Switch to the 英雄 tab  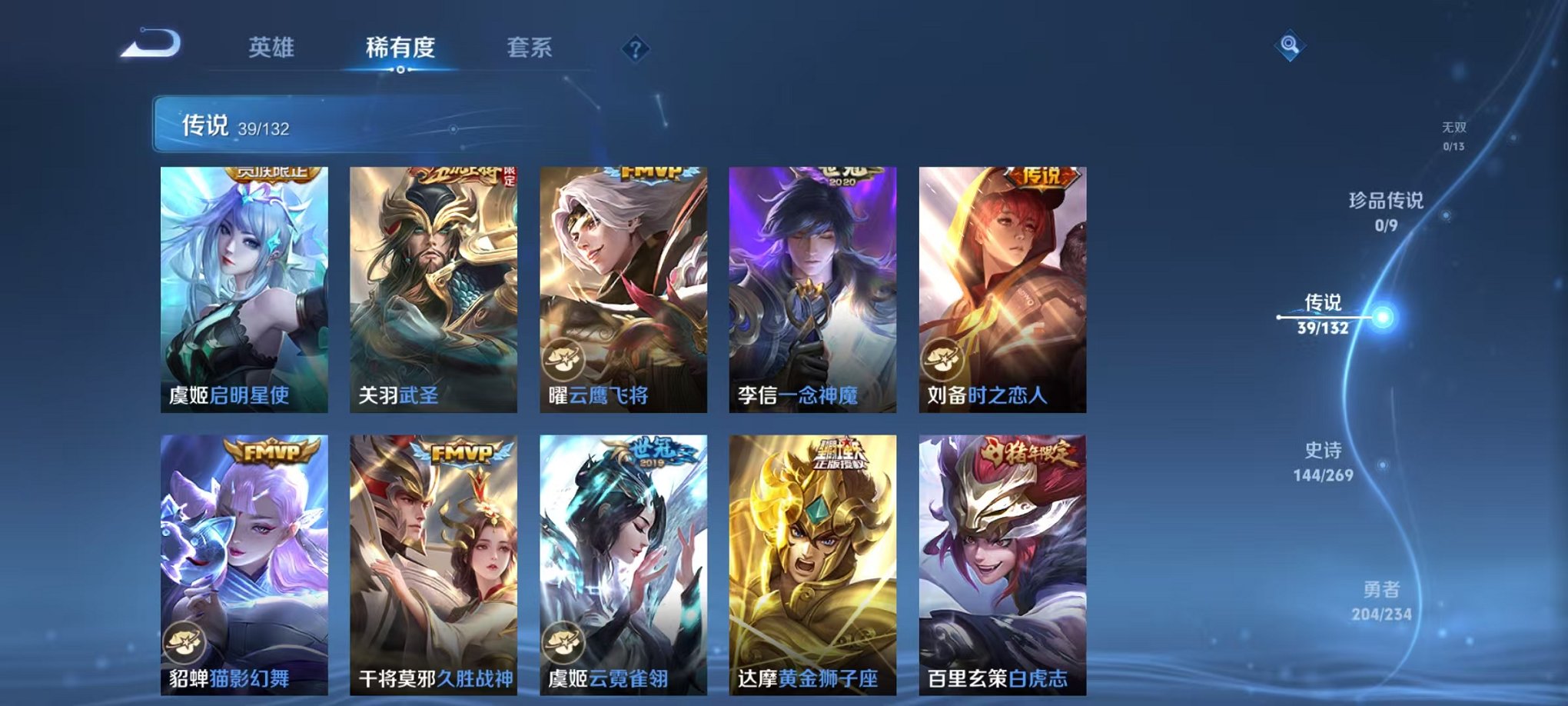coord(273,48)
